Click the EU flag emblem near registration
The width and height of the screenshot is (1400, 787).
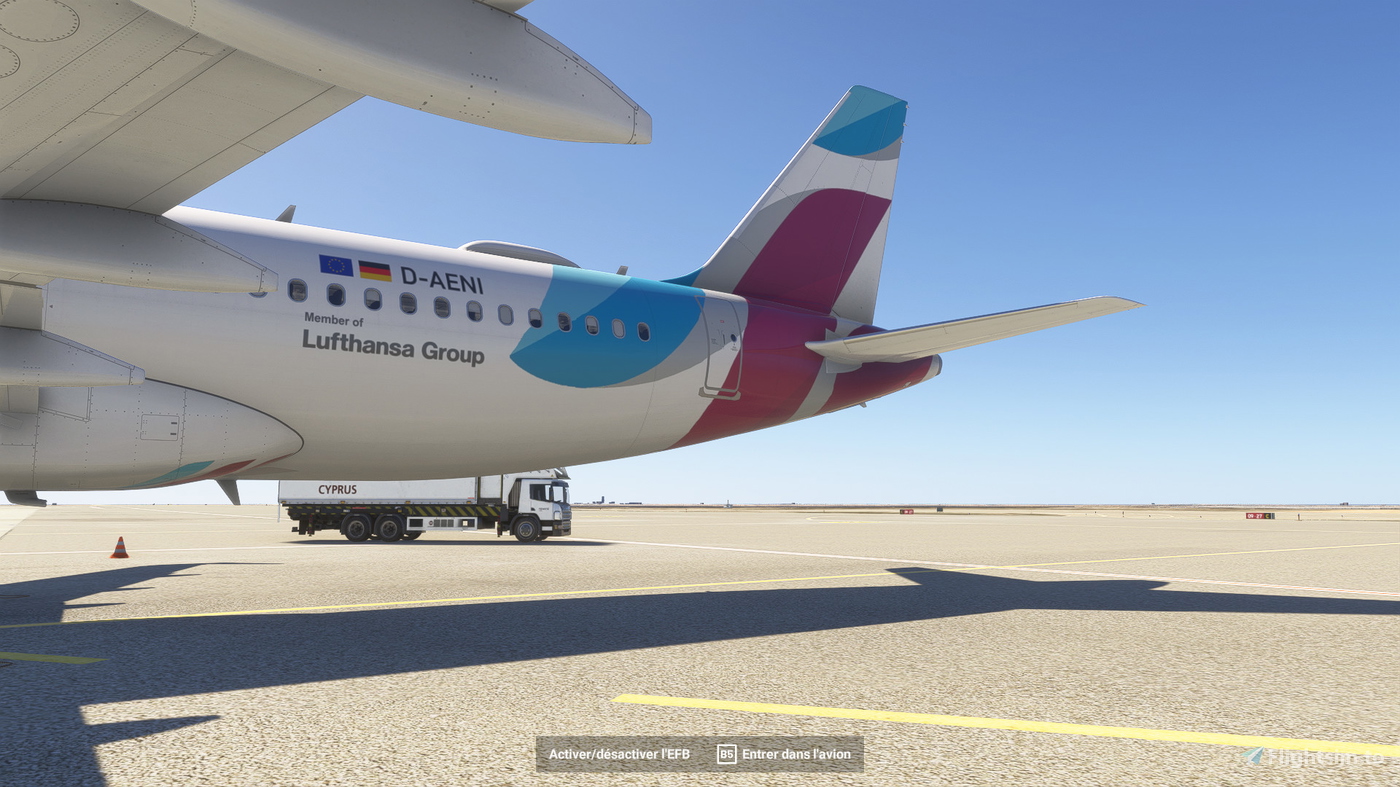335,264
